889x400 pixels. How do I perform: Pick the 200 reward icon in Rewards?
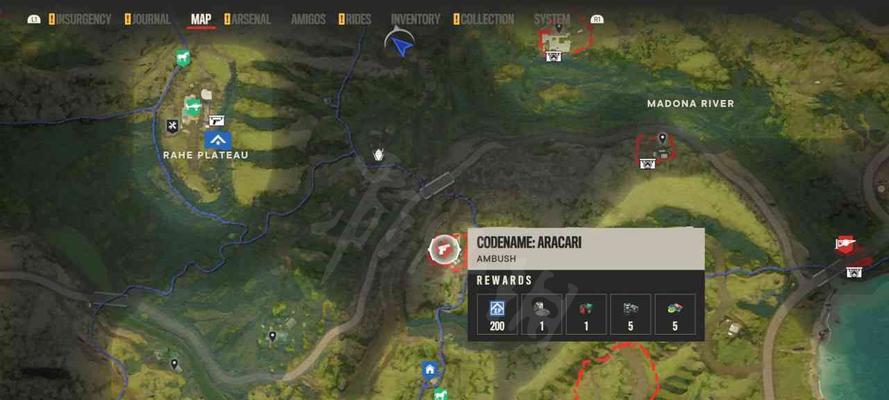coord(497,313)
